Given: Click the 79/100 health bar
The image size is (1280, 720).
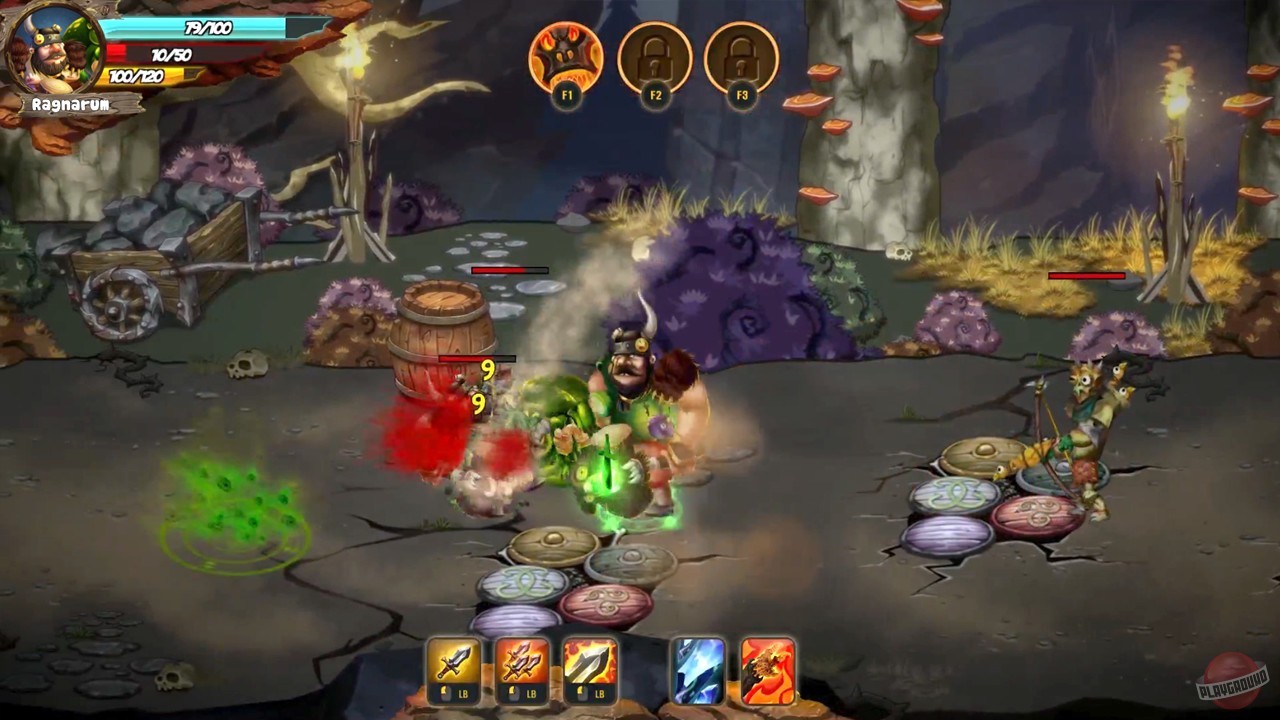Looking at the screenshot, I should click(x=200, y=29).
